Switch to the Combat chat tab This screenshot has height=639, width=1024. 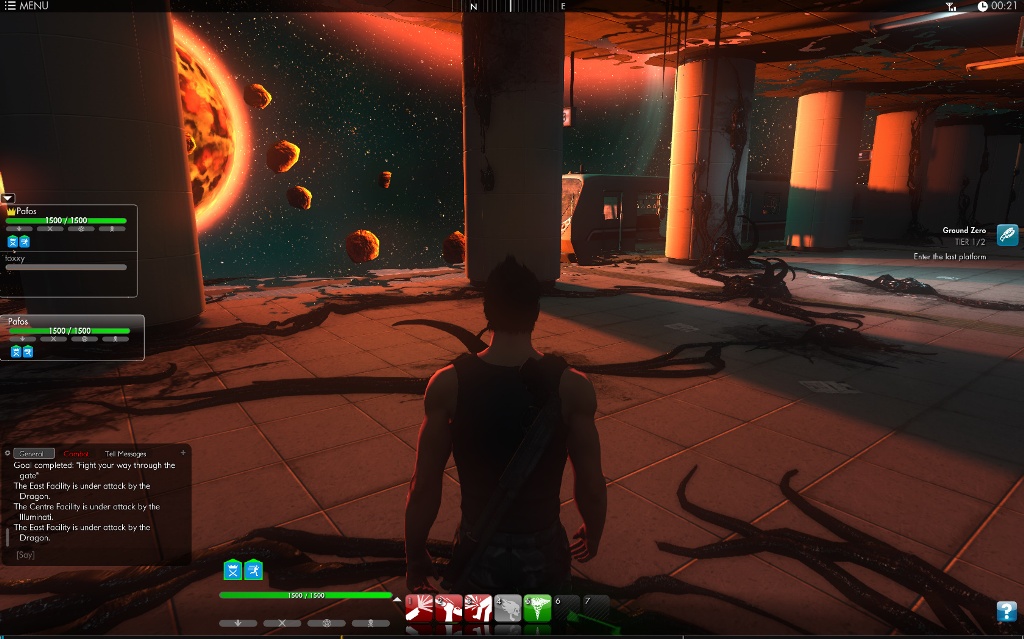pos(76,454)
